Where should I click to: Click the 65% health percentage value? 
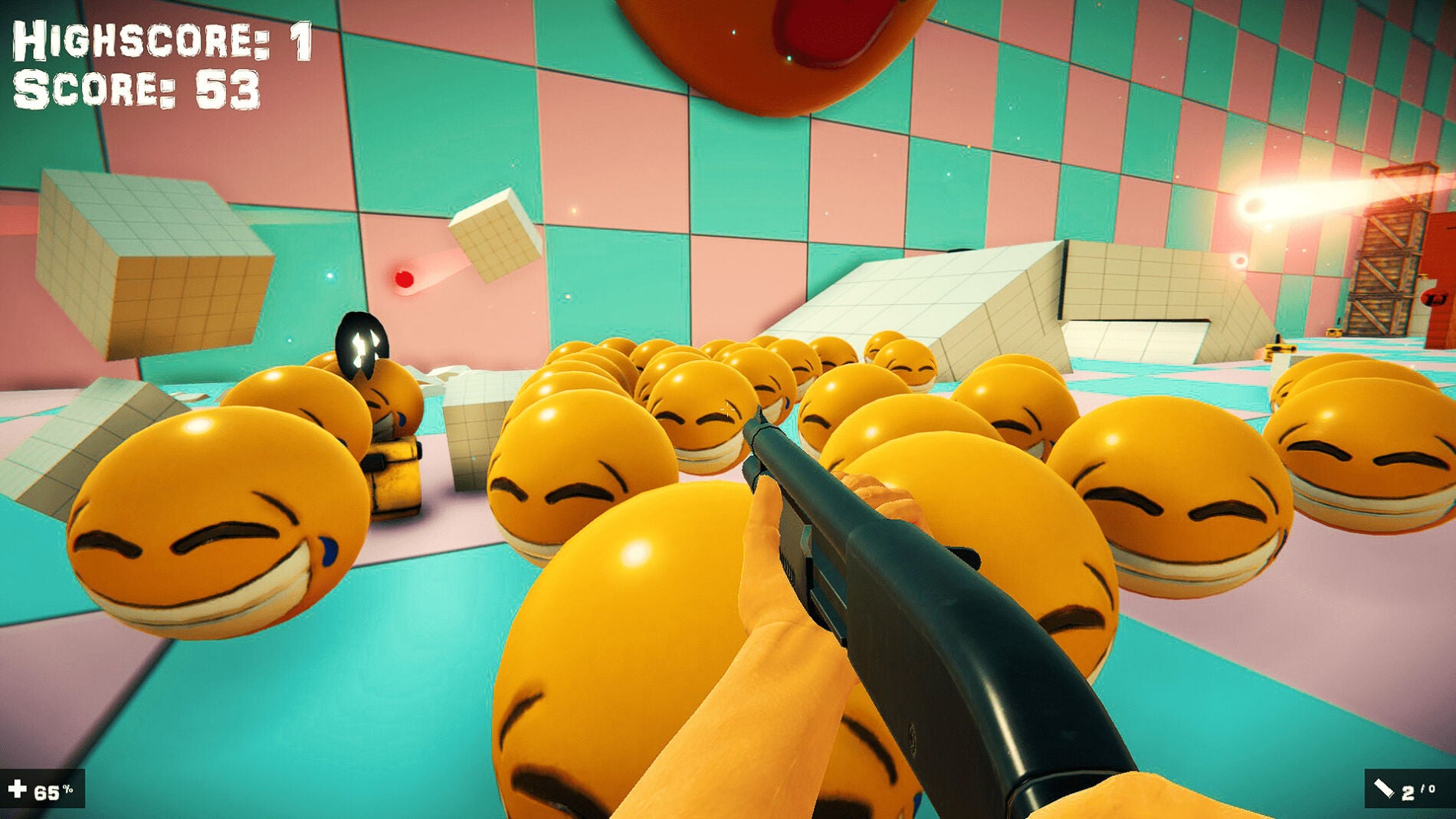click(x=48, y=791)
